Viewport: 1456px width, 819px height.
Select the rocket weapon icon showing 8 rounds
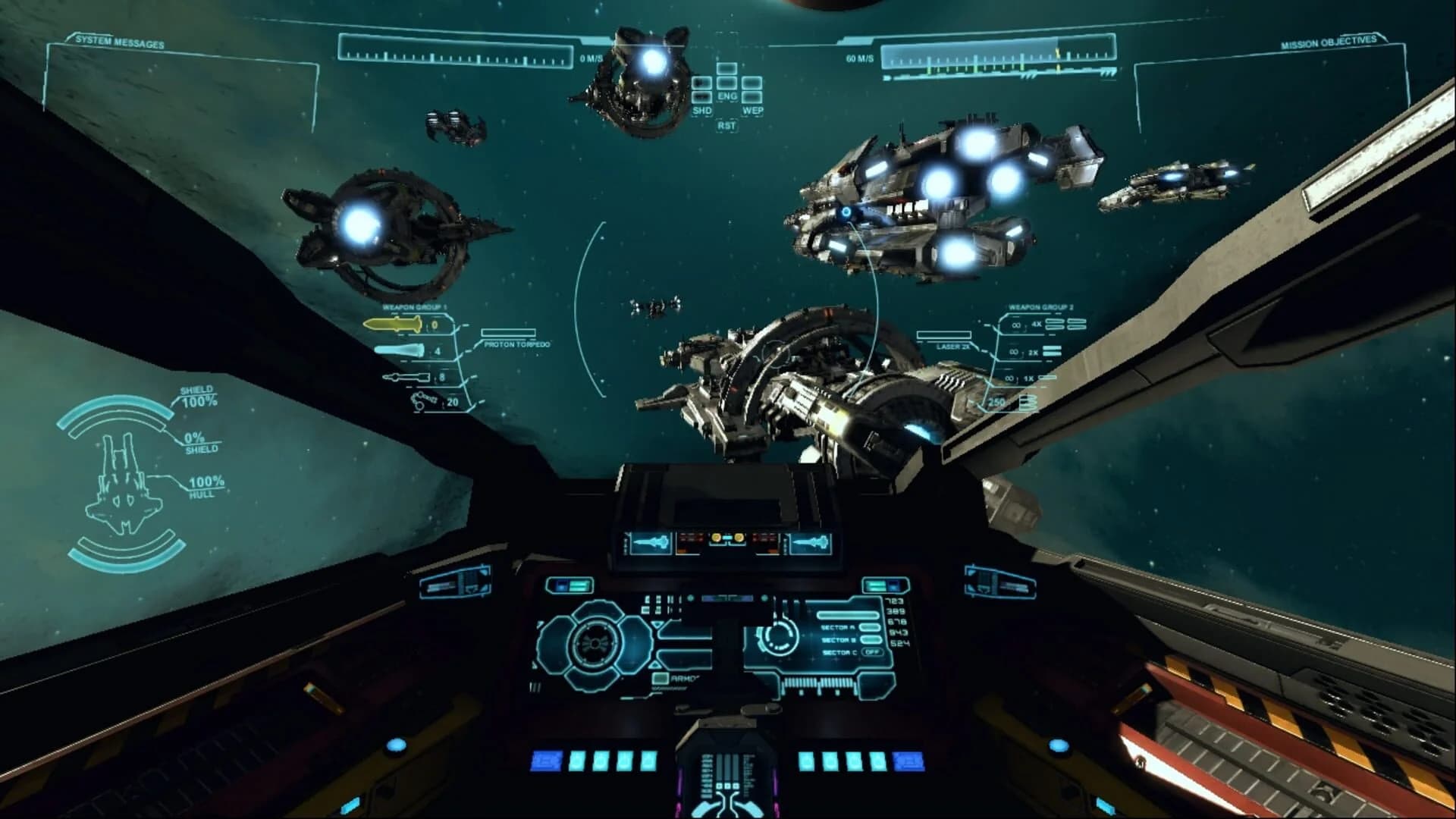click(406, 377)
